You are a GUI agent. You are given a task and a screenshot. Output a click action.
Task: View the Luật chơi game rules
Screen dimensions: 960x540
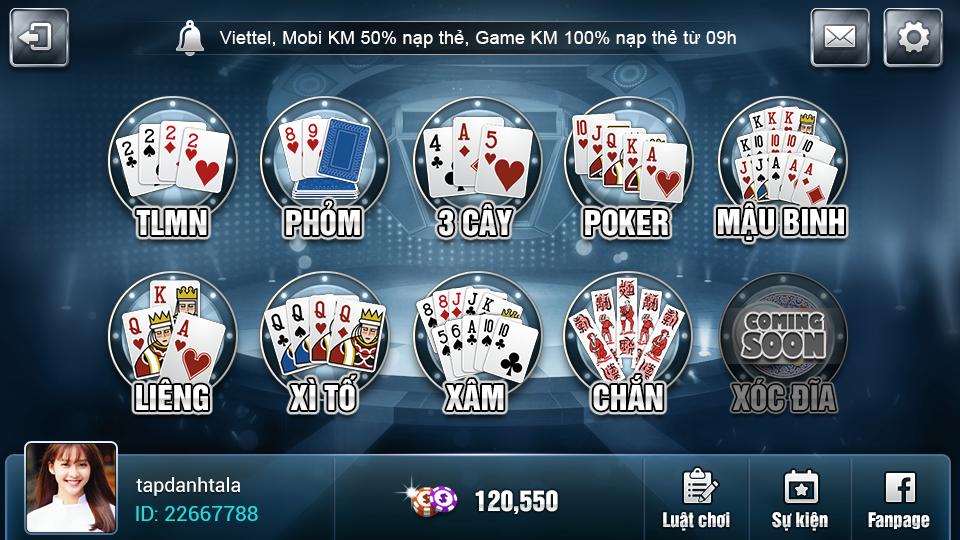point(695,499)
